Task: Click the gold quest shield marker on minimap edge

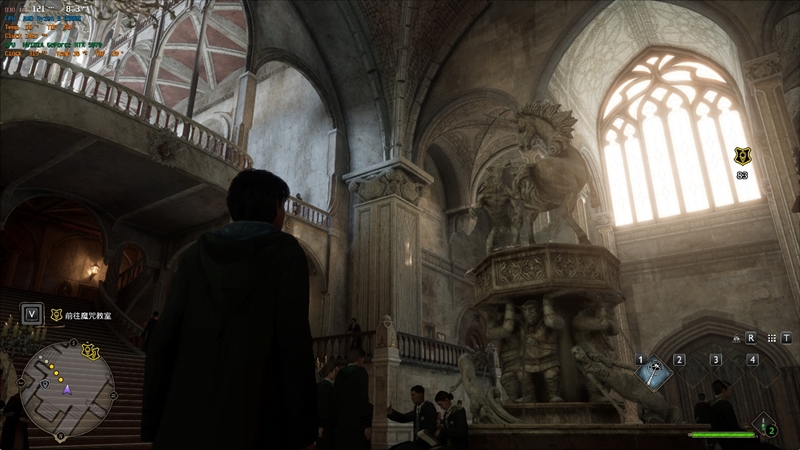Action: [x=91, y=351]
